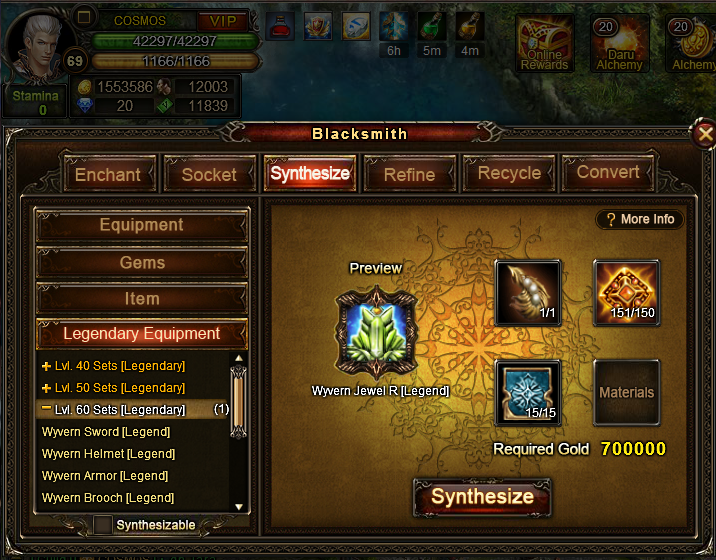Expand the Equipment category
The image size is (716, 560).
(x=142, y=225)
